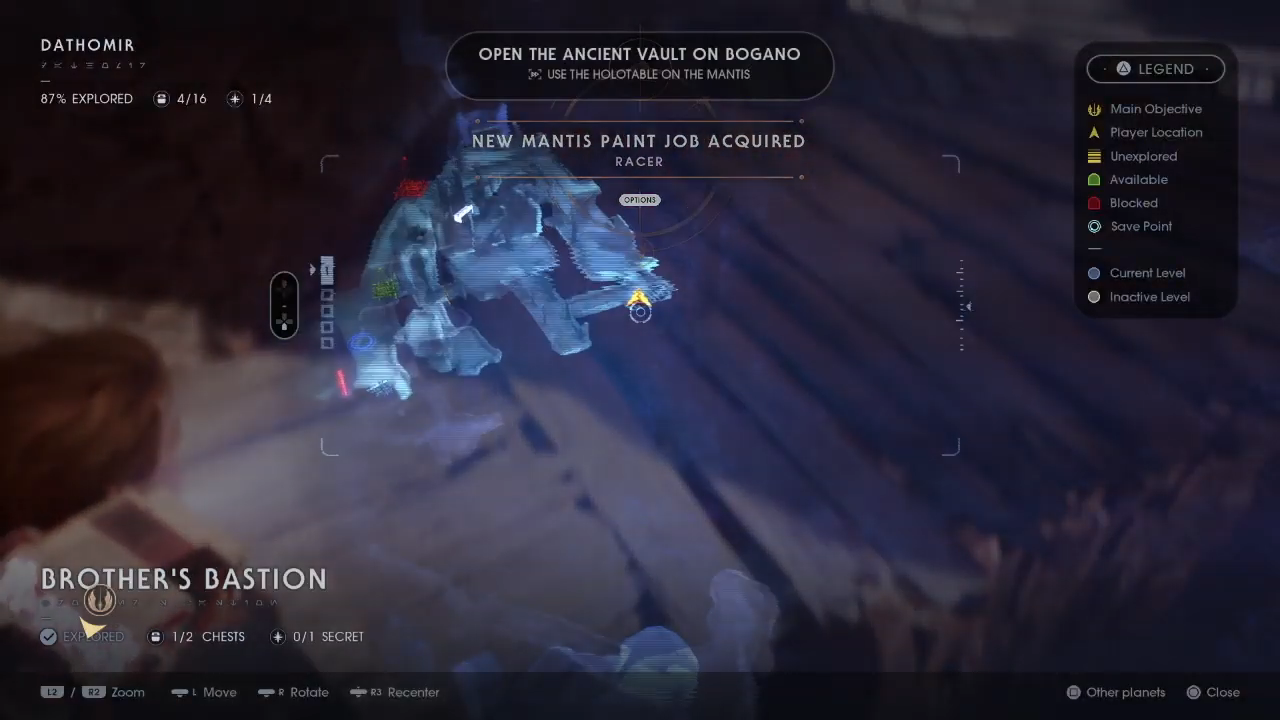Image resolution: width=1280 pixels, height=720 pixels.
Task: Open the Other planets menu
Action: tap(1115, 692)
